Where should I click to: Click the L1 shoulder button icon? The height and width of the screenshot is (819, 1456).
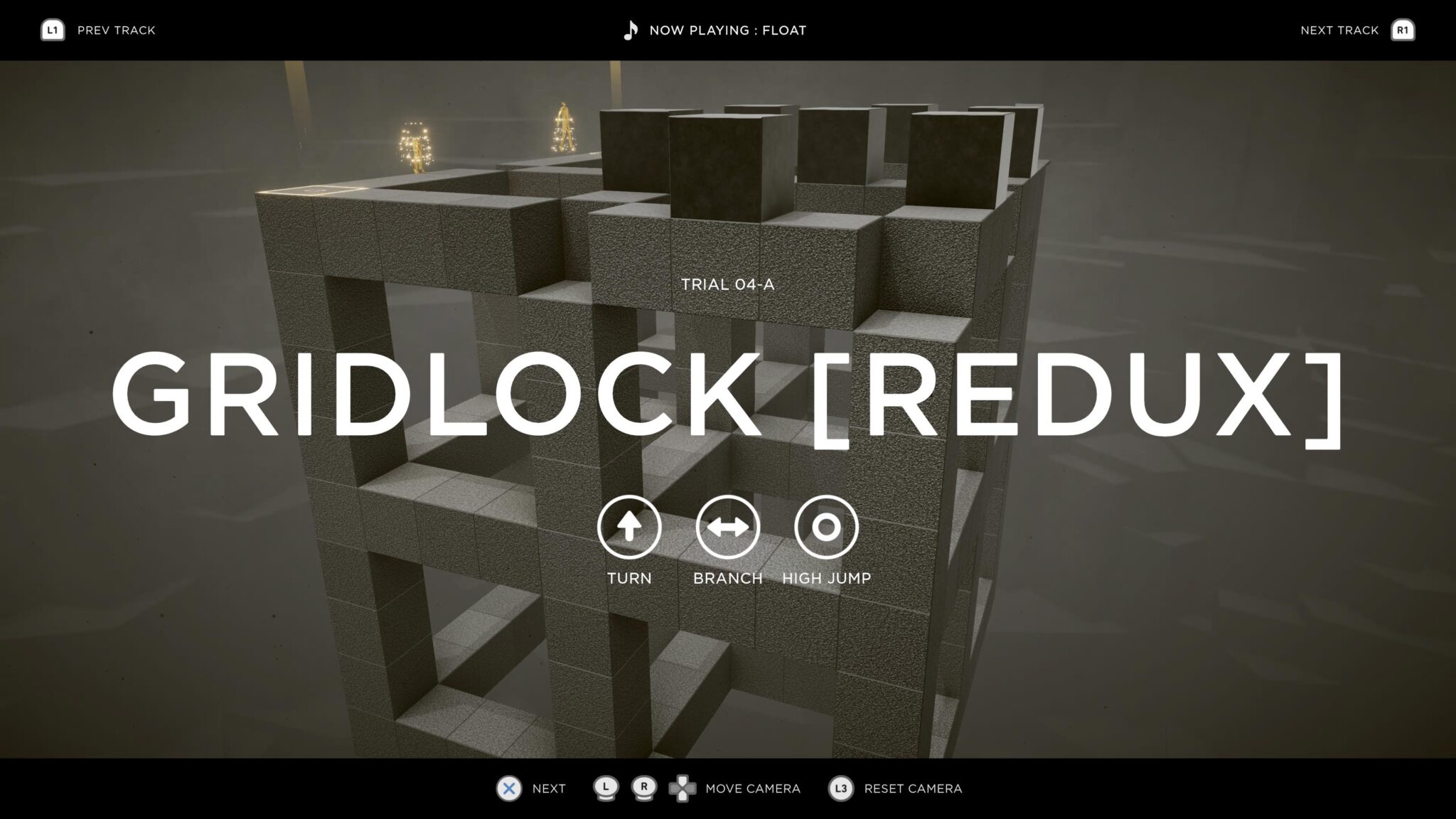pyautogui.click(x=51, y=30)
